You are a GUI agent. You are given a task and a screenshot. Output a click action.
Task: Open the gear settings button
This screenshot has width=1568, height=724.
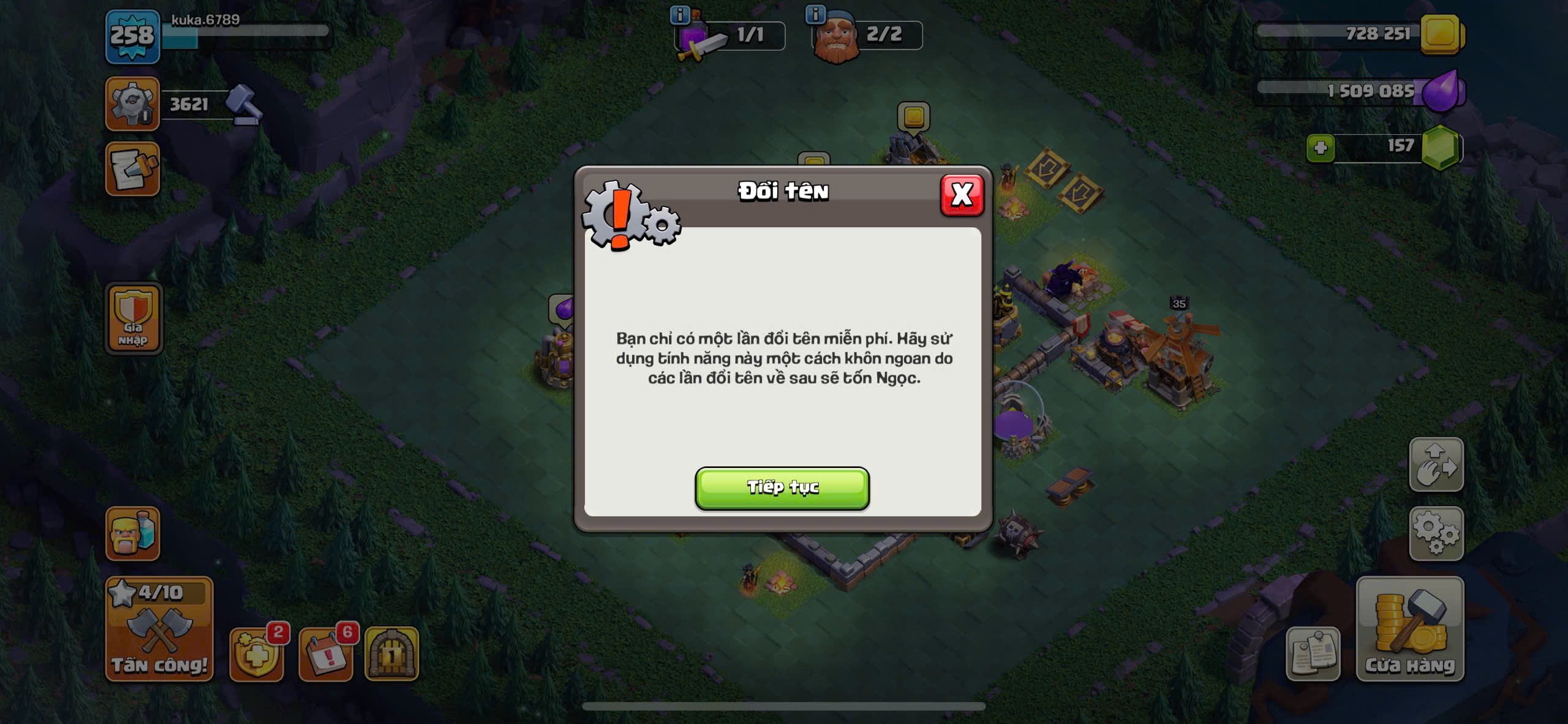coord(1436,534)
